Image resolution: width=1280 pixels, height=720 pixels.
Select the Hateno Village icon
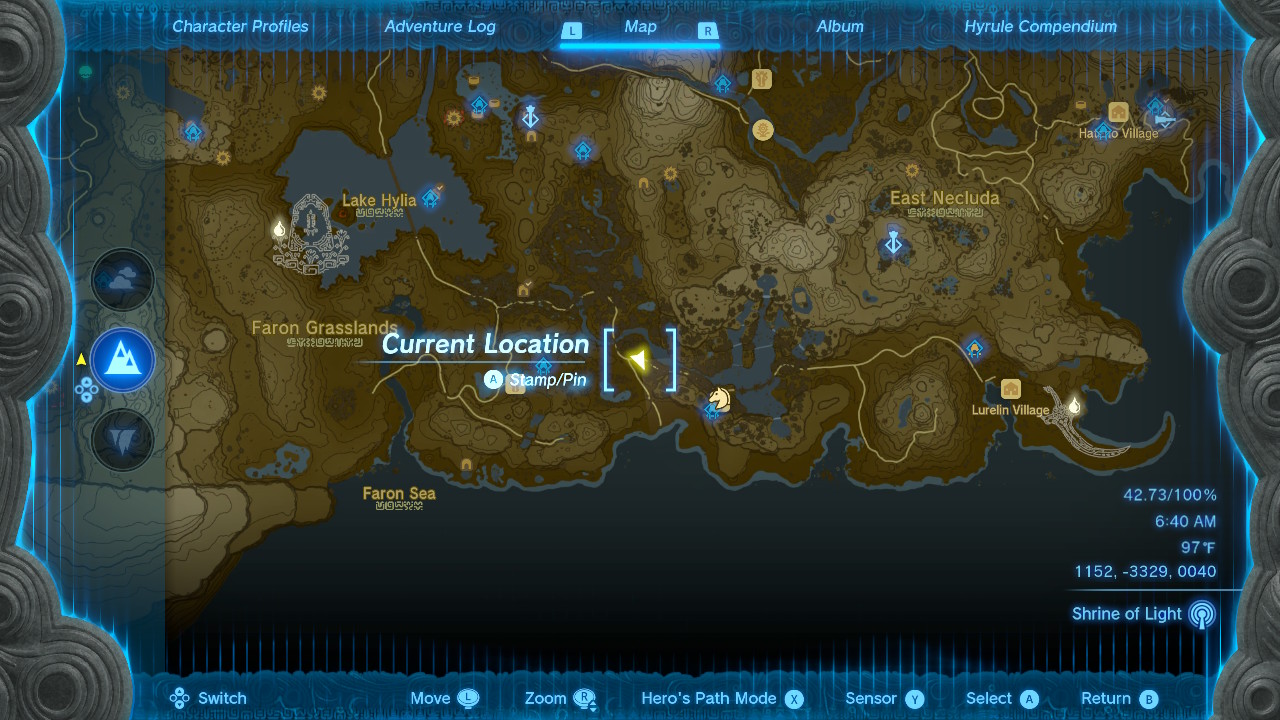pos(1117,113)
